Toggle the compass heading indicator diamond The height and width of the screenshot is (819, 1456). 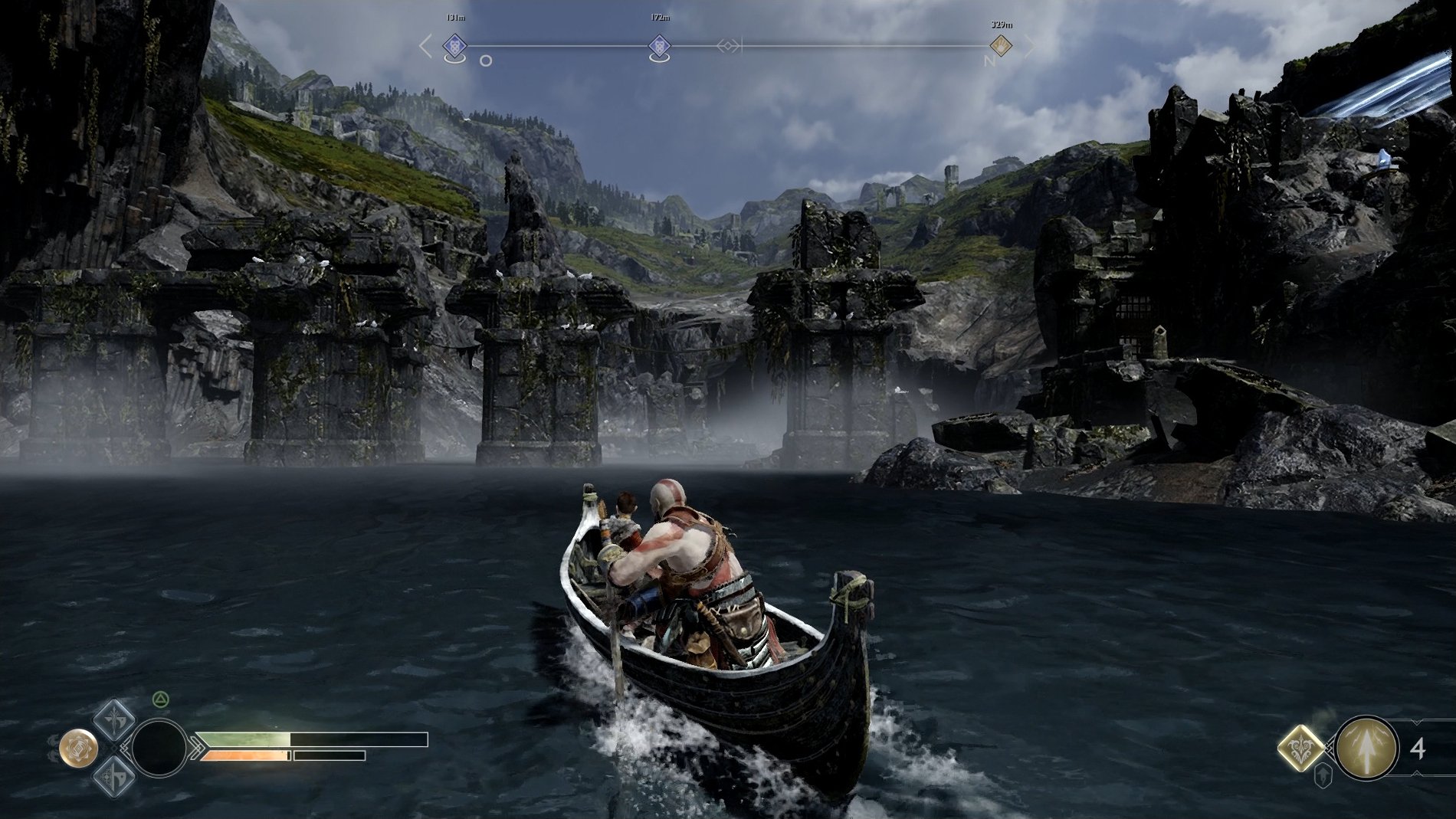(x=729, y=46)
